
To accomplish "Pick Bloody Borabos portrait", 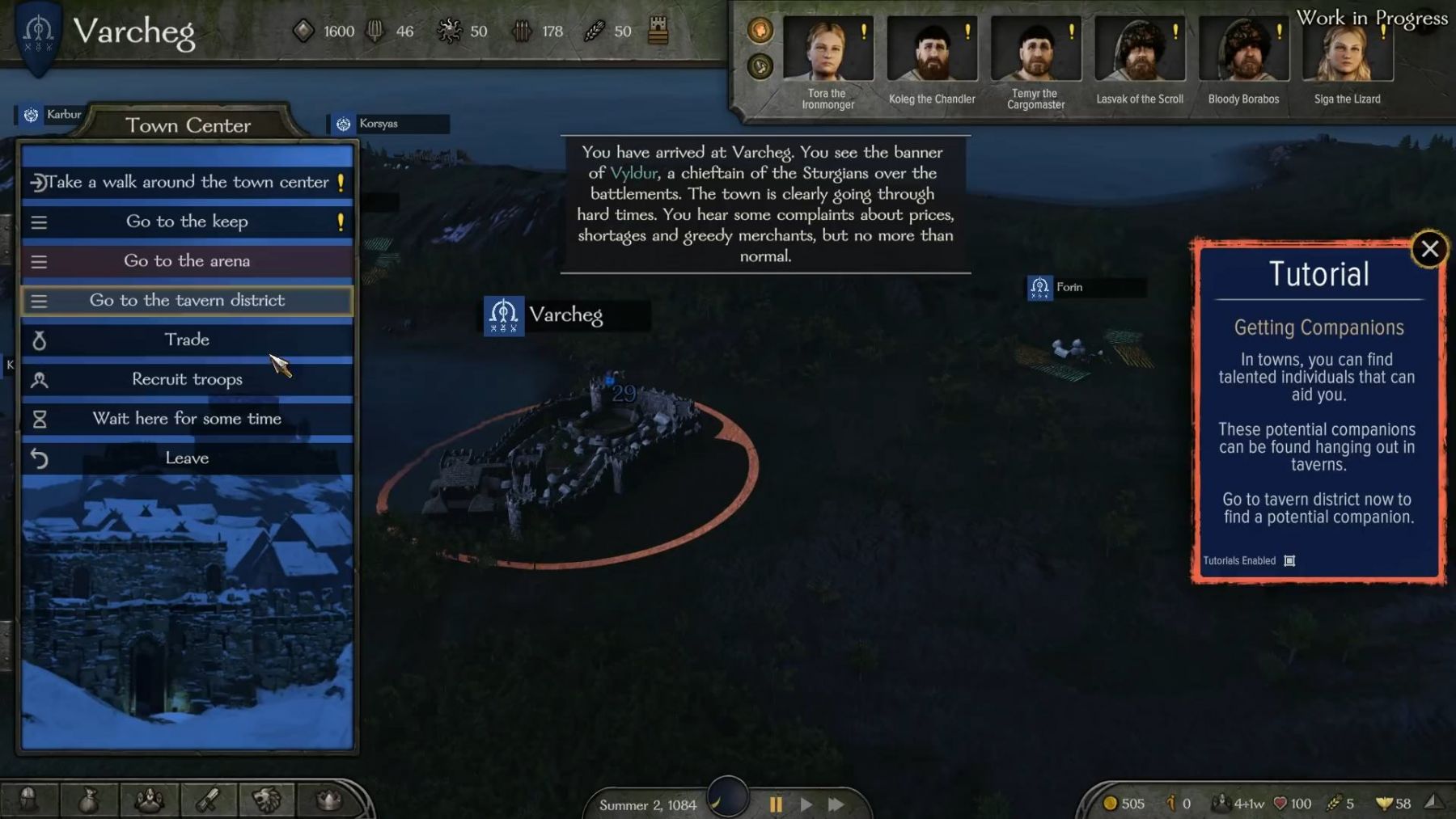I will coord(1243,49).
